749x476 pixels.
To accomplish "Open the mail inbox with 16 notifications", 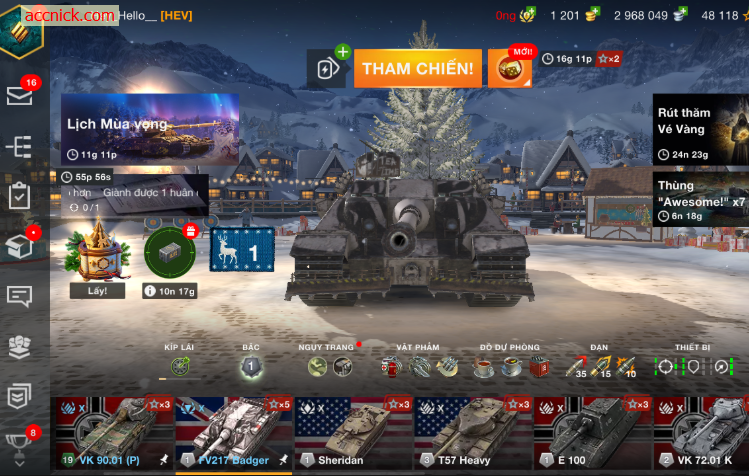I will pyautogui.click(x=20, y=95).
